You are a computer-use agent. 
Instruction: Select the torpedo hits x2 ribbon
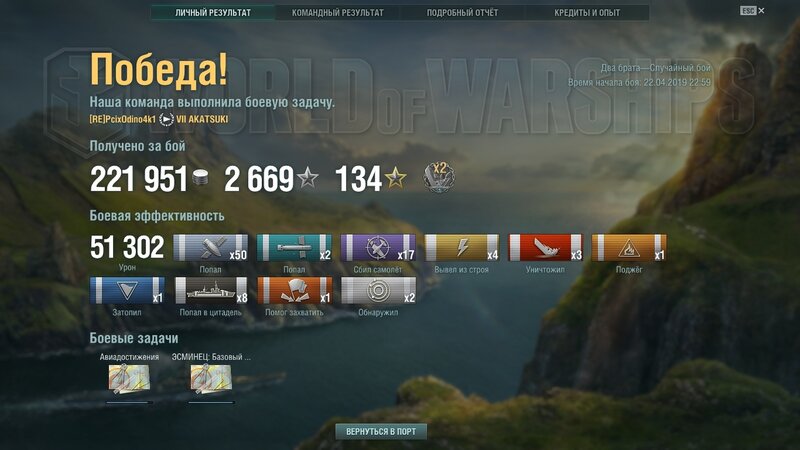click(x=295, y=247)
